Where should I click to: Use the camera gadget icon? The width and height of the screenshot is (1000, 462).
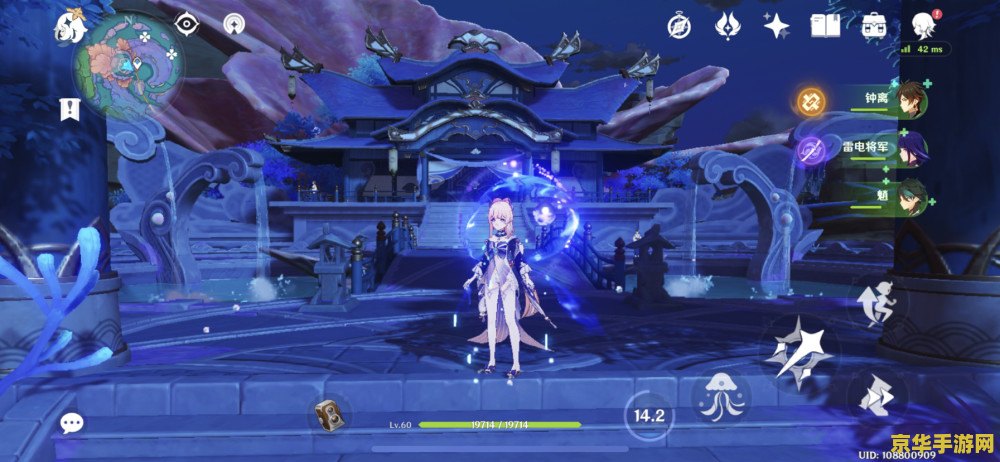pyautogui.click(x=328, y=413)
